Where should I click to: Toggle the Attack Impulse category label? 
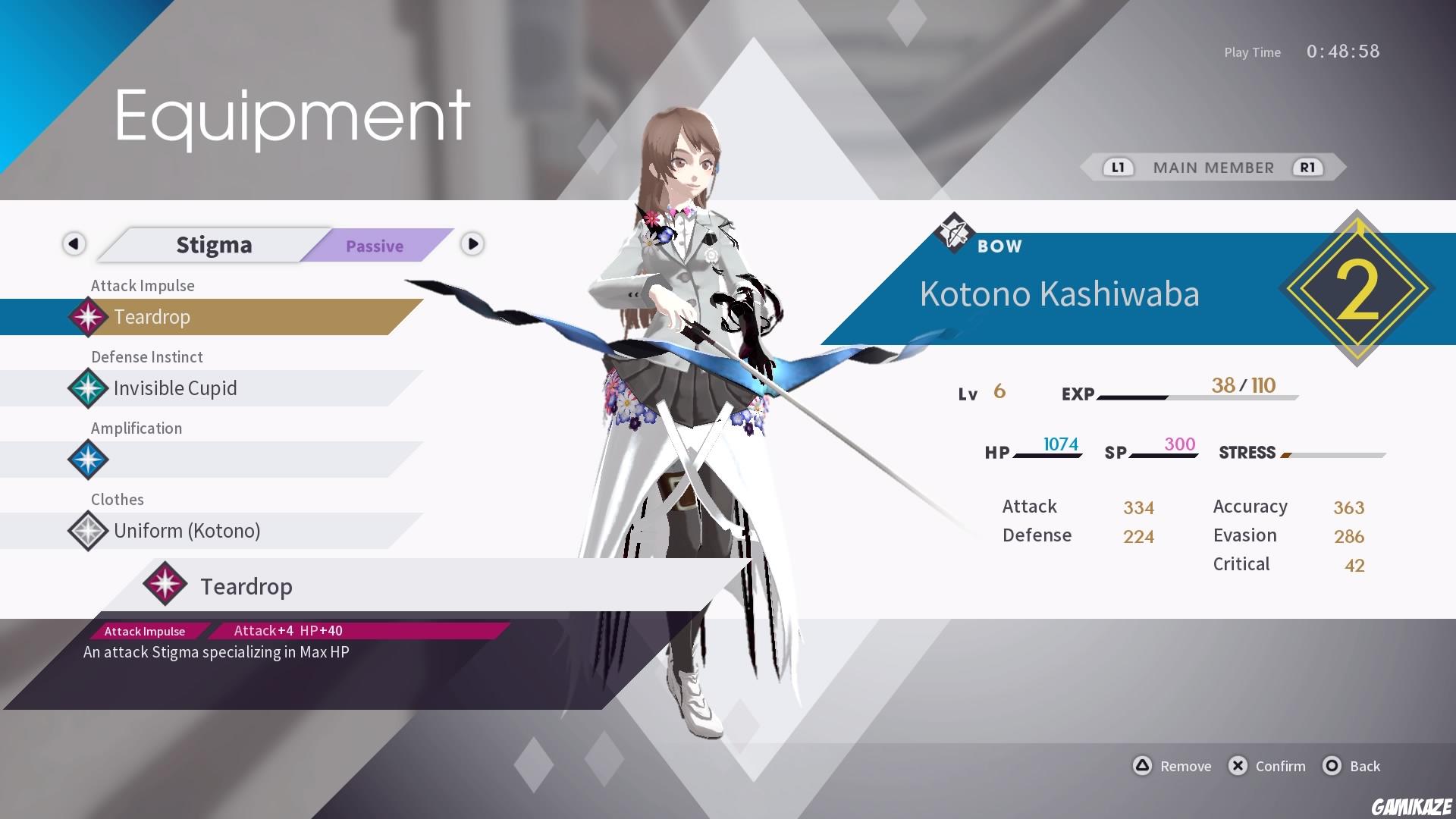tap(143, 285)
